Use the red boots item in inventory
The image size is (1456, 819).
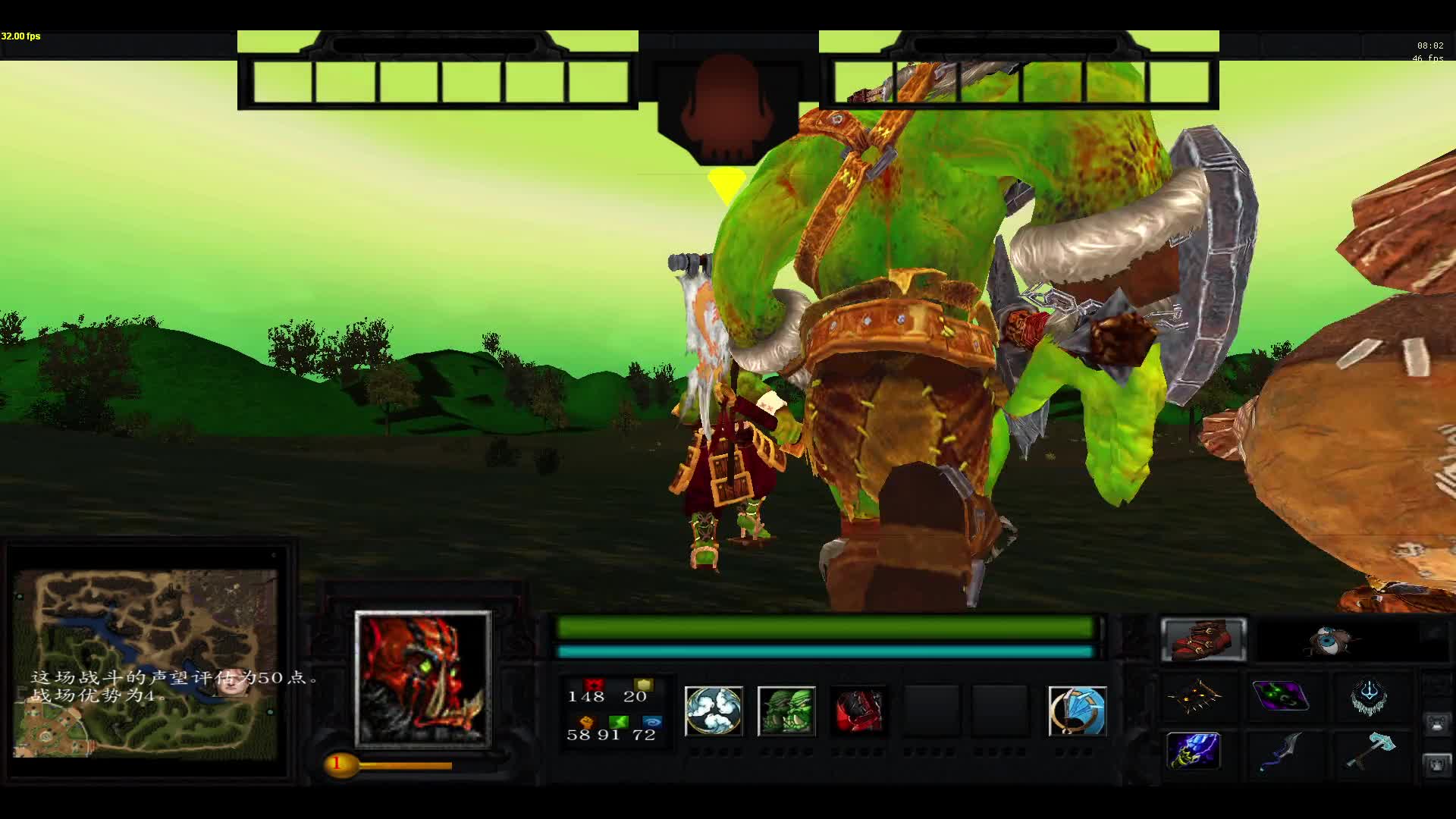point(1203,639)
